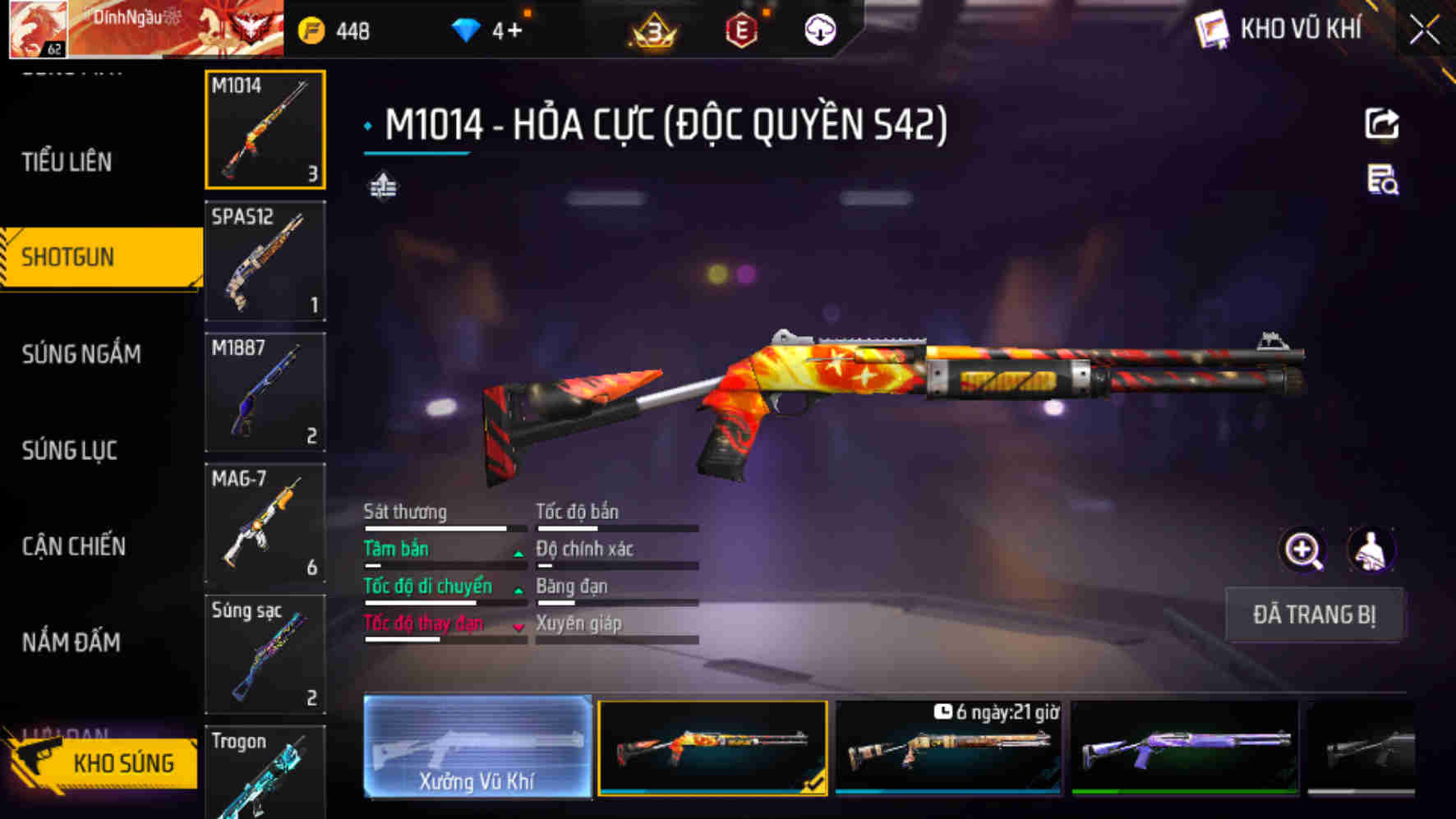Image resolution: width=1456 pixels, height=819 pixels.
Task: Select the MAG-7 weapon tile
Action: [265, 523]
